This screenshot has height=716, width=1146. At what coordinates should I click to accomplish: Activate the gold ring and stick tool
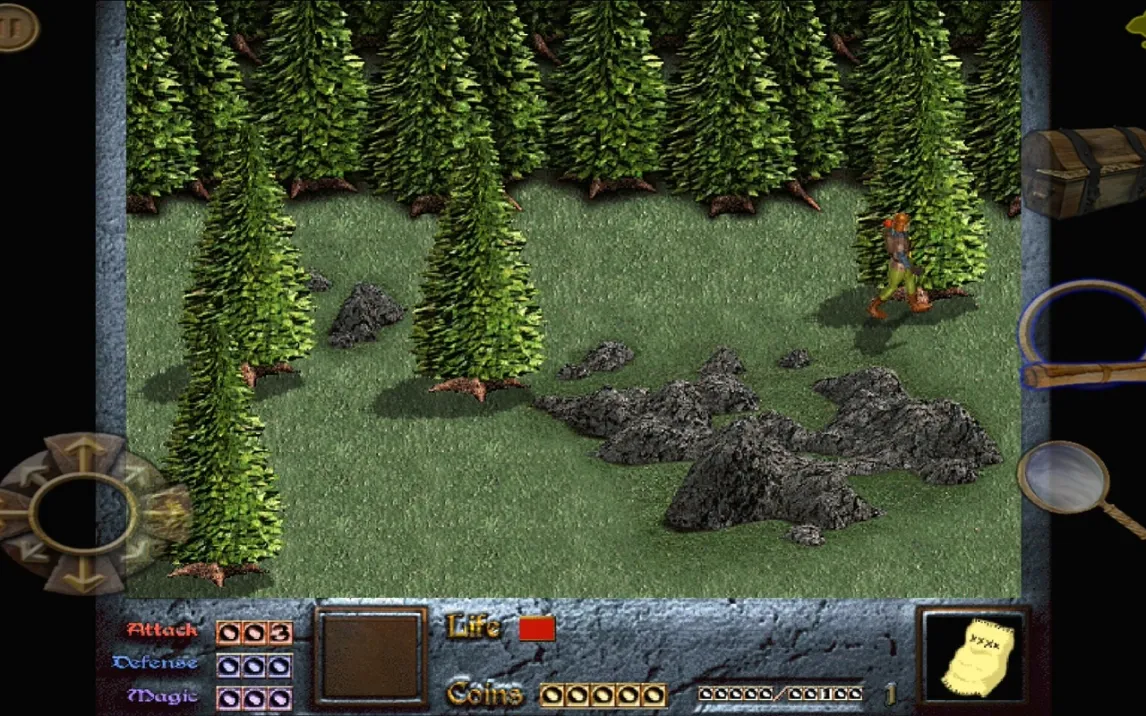1082,336
